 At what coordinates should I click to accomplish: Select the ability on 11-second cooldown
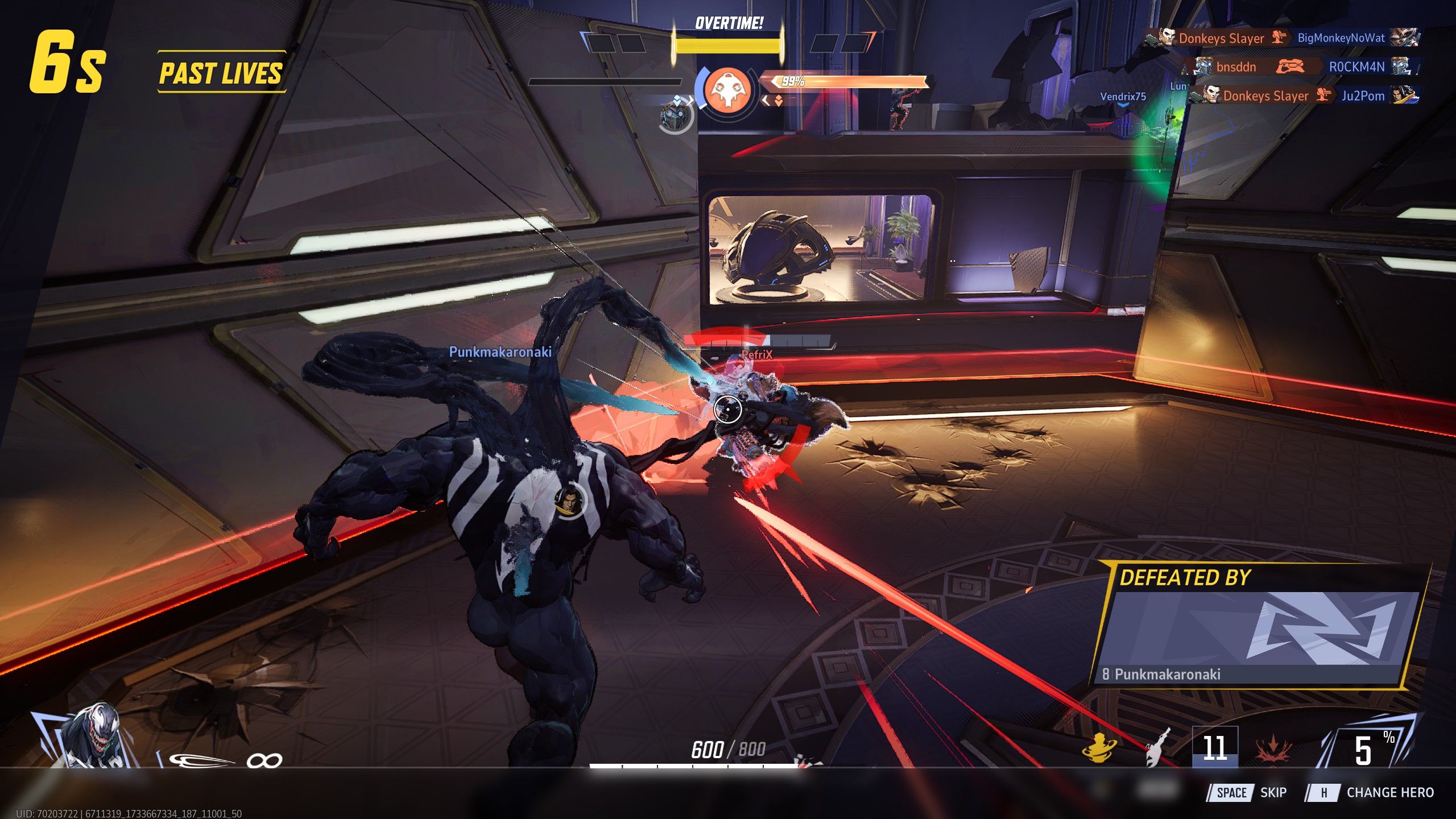pos(1214,747)
